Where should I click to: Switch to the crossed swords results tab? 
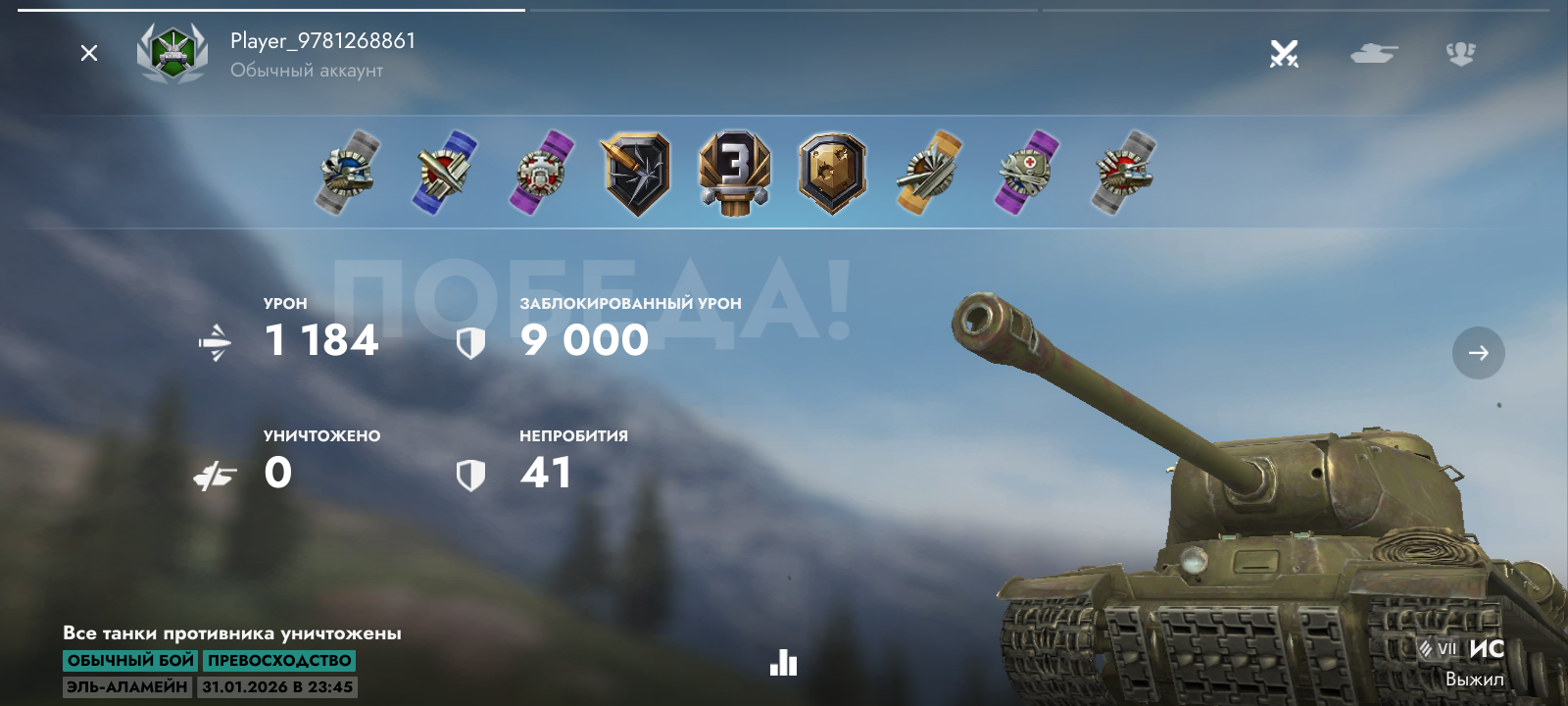click(x=1284, y=53)
